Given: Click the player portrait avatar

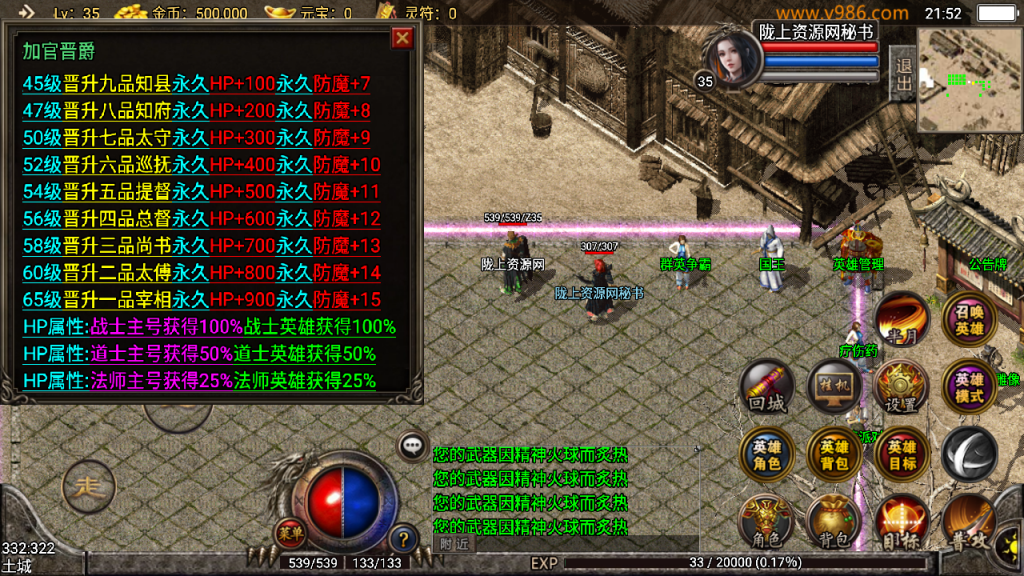Looking at the screenshot, I should [732, 58].
